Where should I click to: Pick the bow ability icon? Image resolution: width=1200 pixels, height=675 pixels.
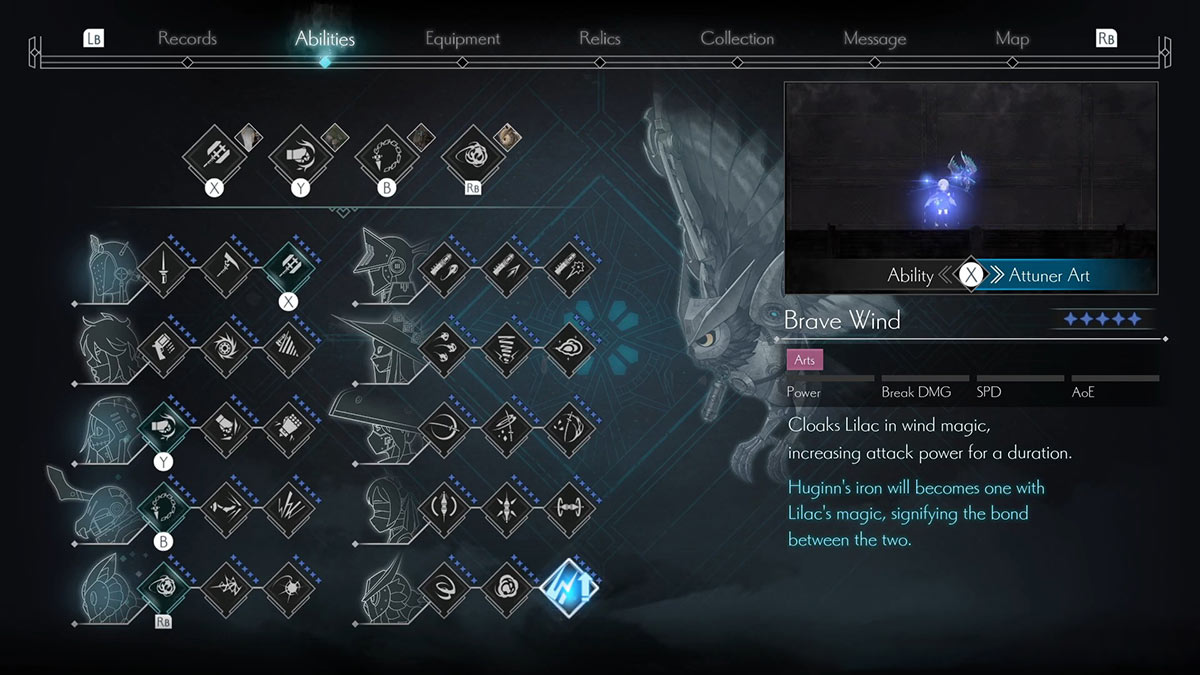point(442,428)
